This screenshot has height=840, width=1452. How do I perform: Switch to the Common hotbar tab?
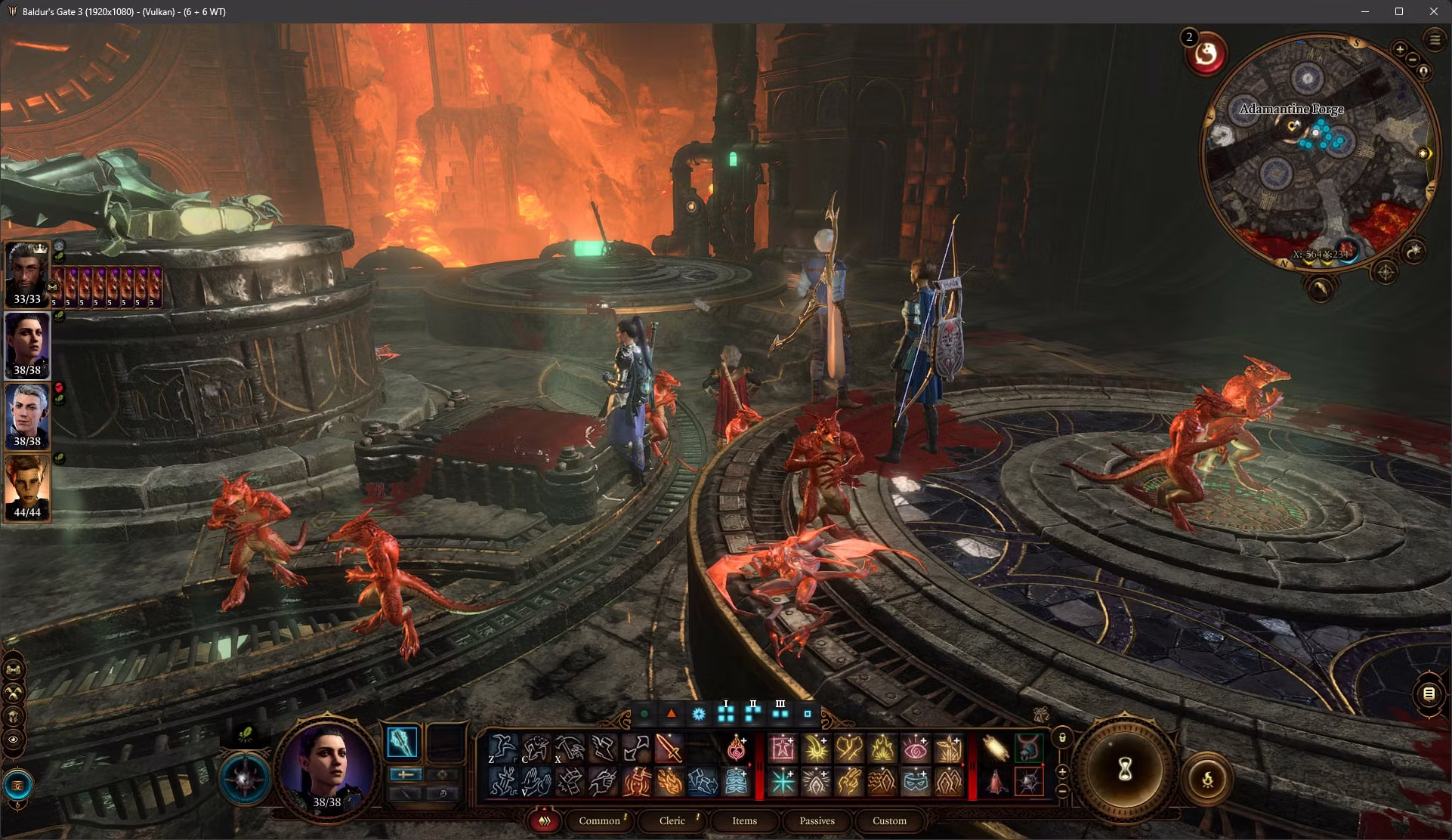pyautogui.click(x=599, y=821)
